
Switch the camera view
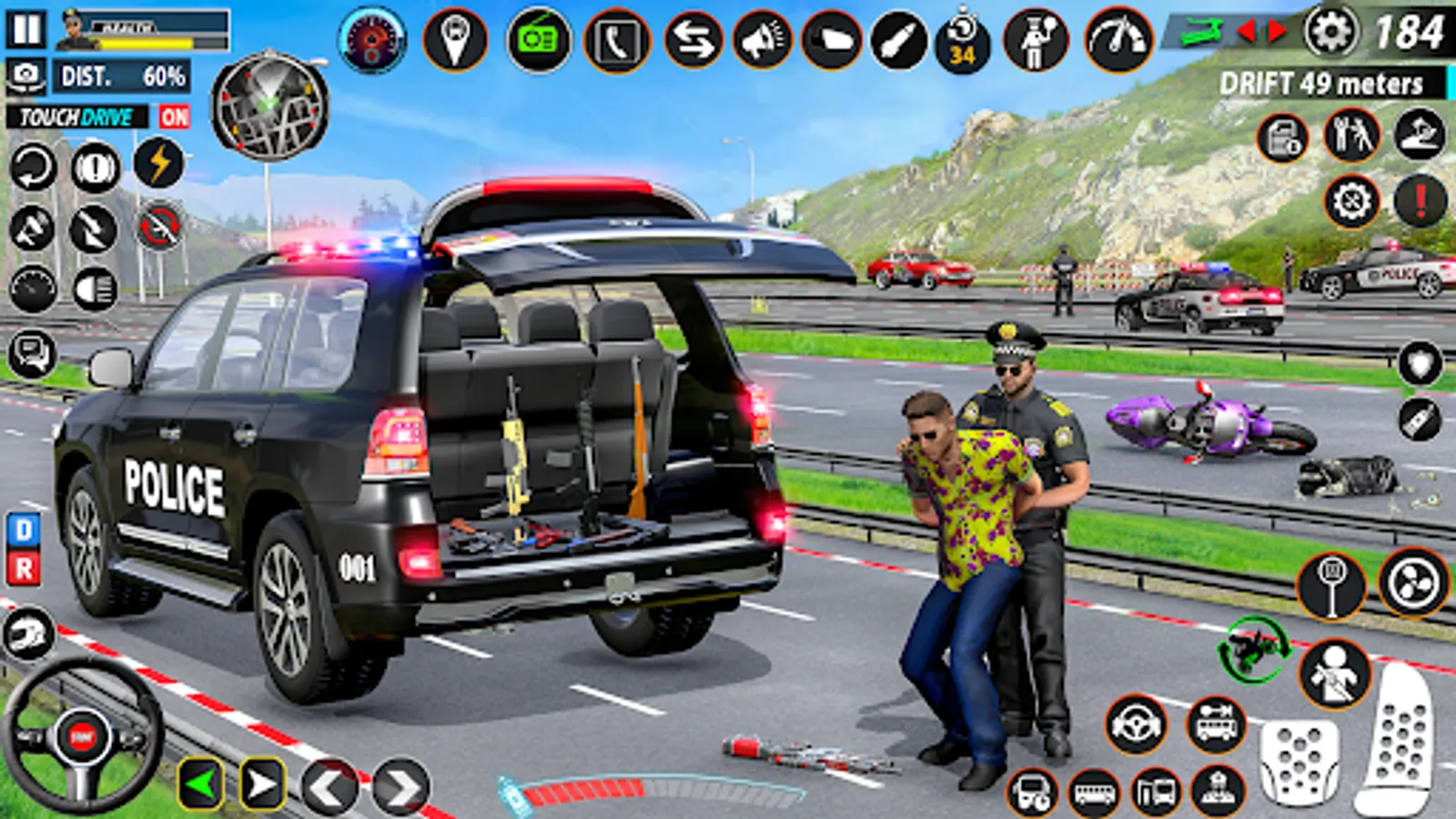[x=27, y=76]
